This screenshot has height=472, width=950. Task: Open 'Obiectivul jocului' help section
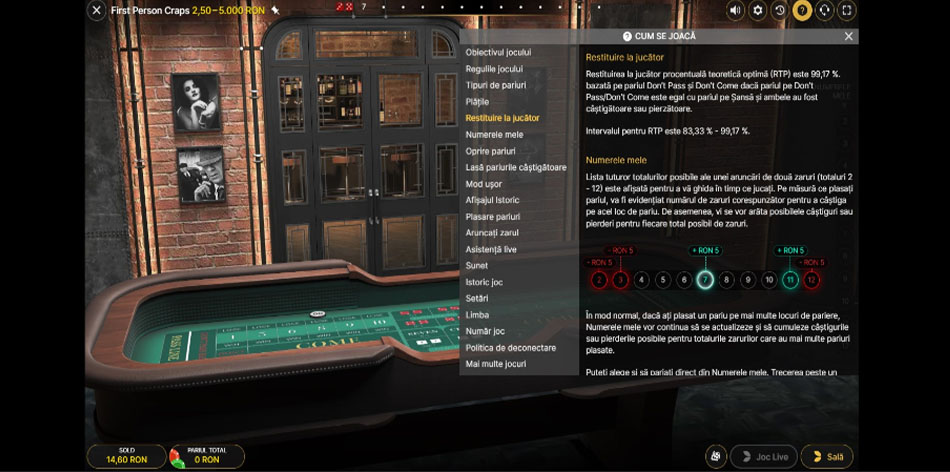(498, 52)
